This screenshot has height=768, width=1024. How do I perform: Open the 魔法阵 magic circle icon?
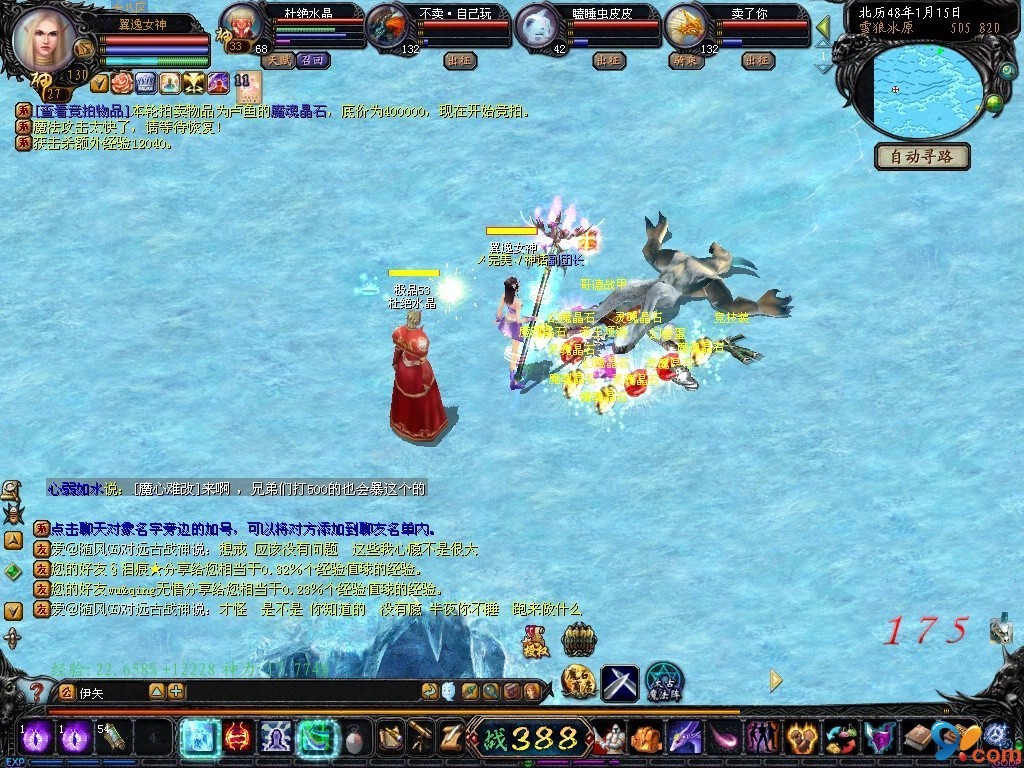click(663, 682)
